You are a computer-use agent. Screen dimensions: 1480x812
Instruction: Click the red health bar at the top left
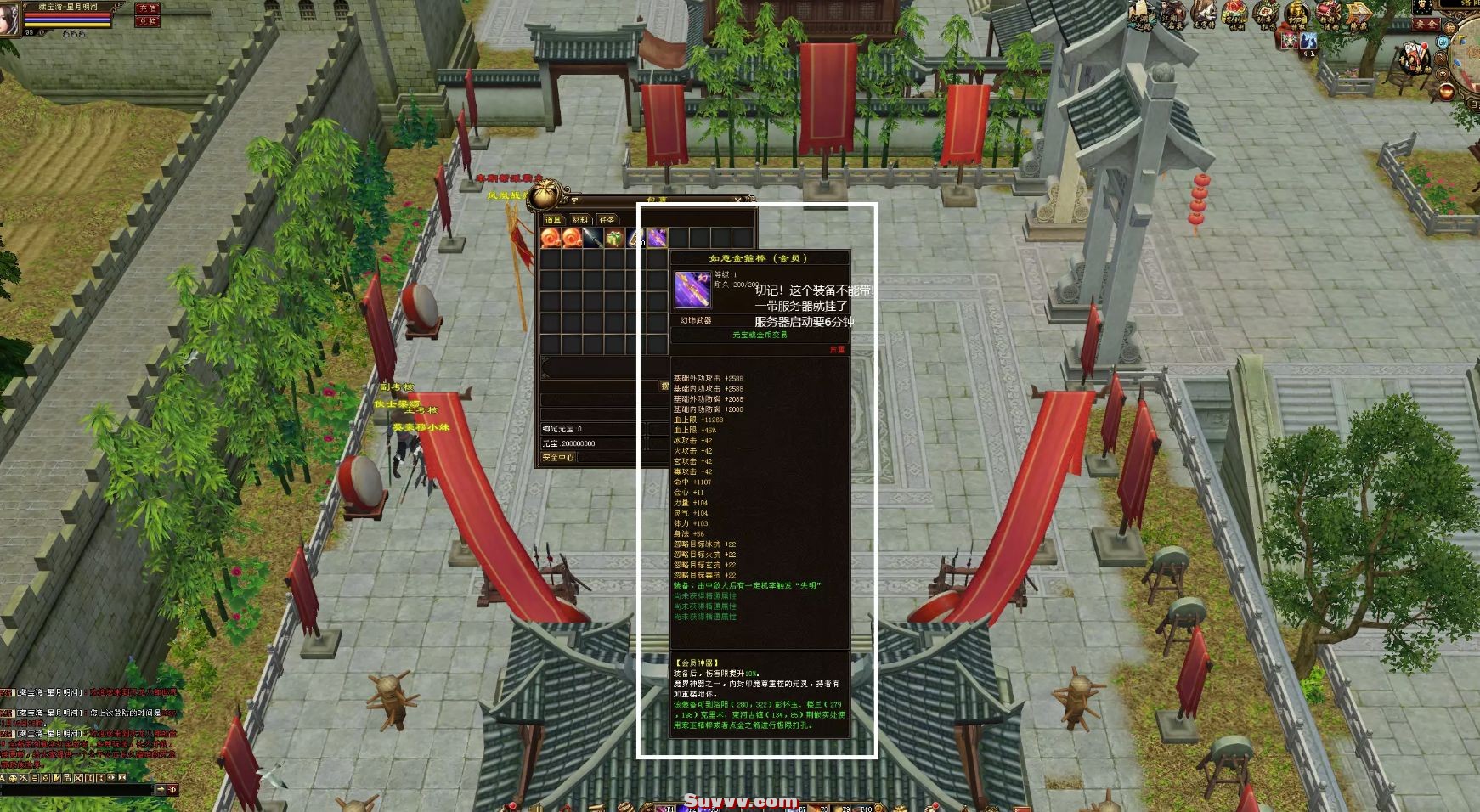pyautogui.click(x=66, y=15)
